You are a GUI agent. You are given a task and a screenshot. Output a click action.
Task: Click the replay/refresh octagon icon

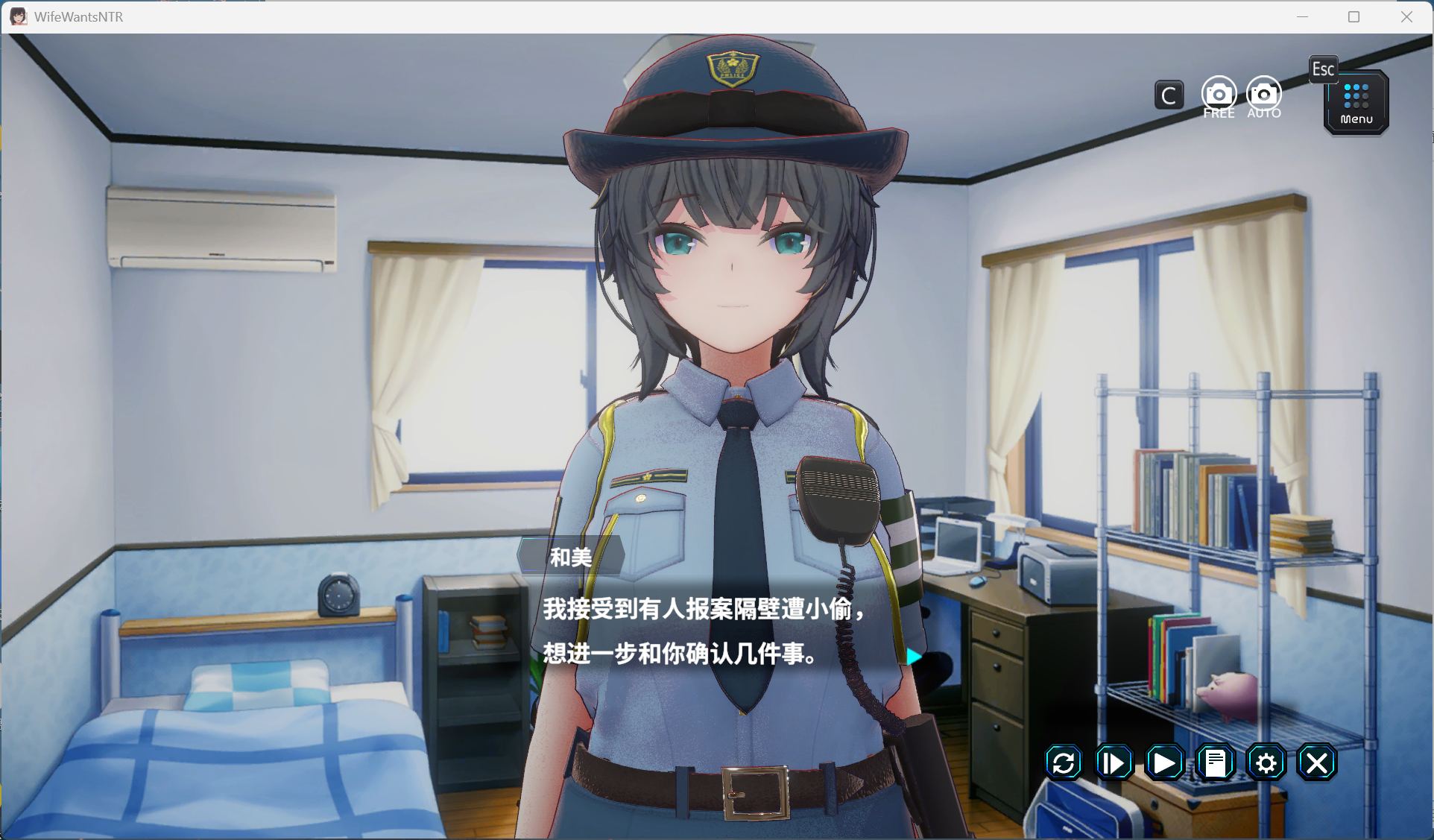[1063, 762]
